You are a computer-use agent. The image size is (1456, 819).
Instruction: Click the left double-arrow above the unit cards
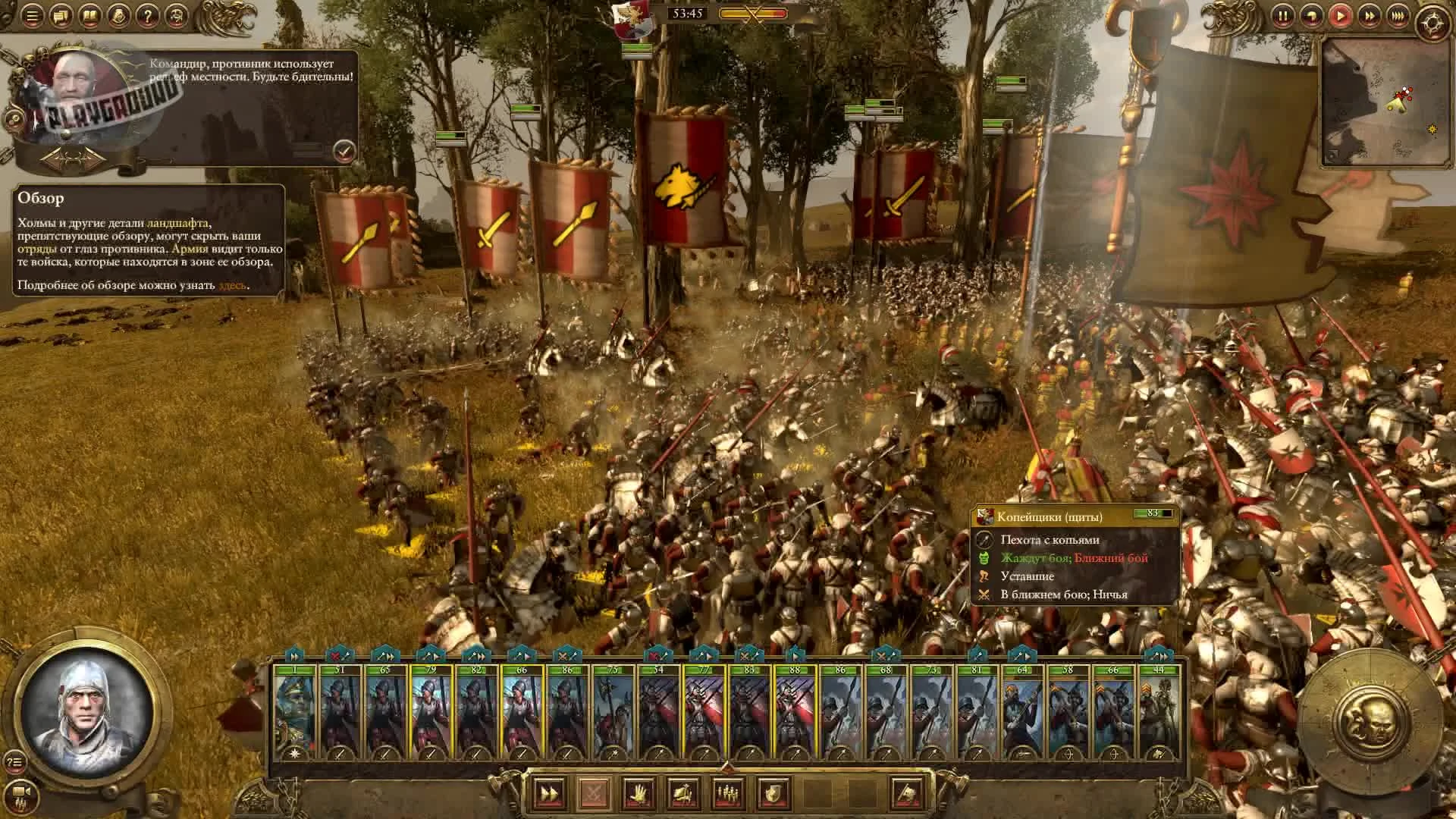click(294, 655)
